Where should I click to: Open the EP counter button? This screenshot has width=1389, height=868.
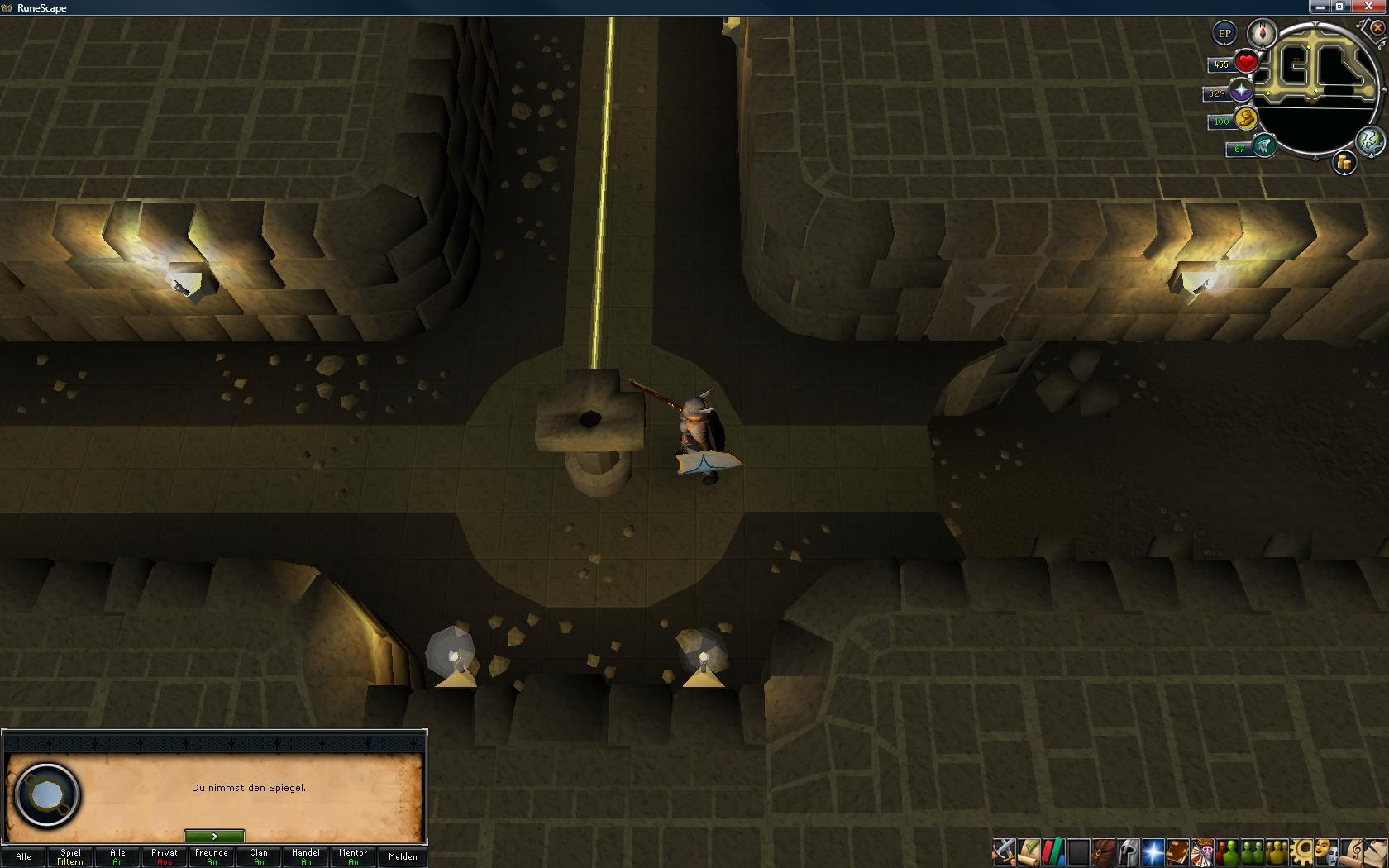click(1224, 34)
